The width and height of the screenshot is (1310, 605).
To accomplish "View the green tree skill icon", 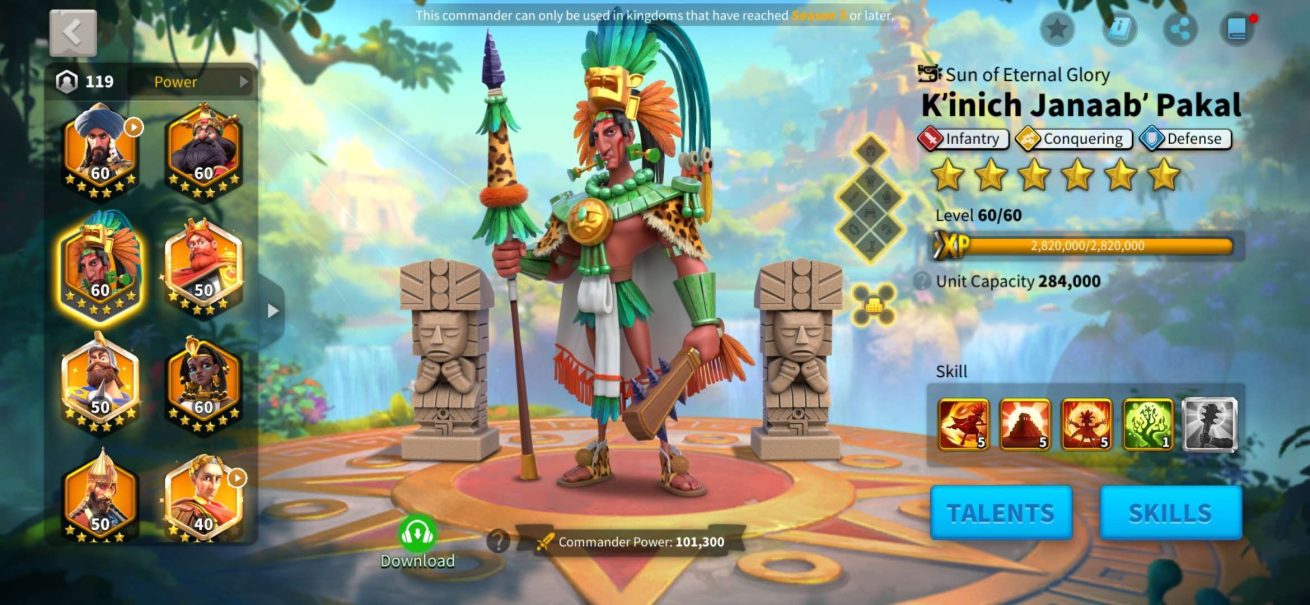I will click(x=1148, y=424).
